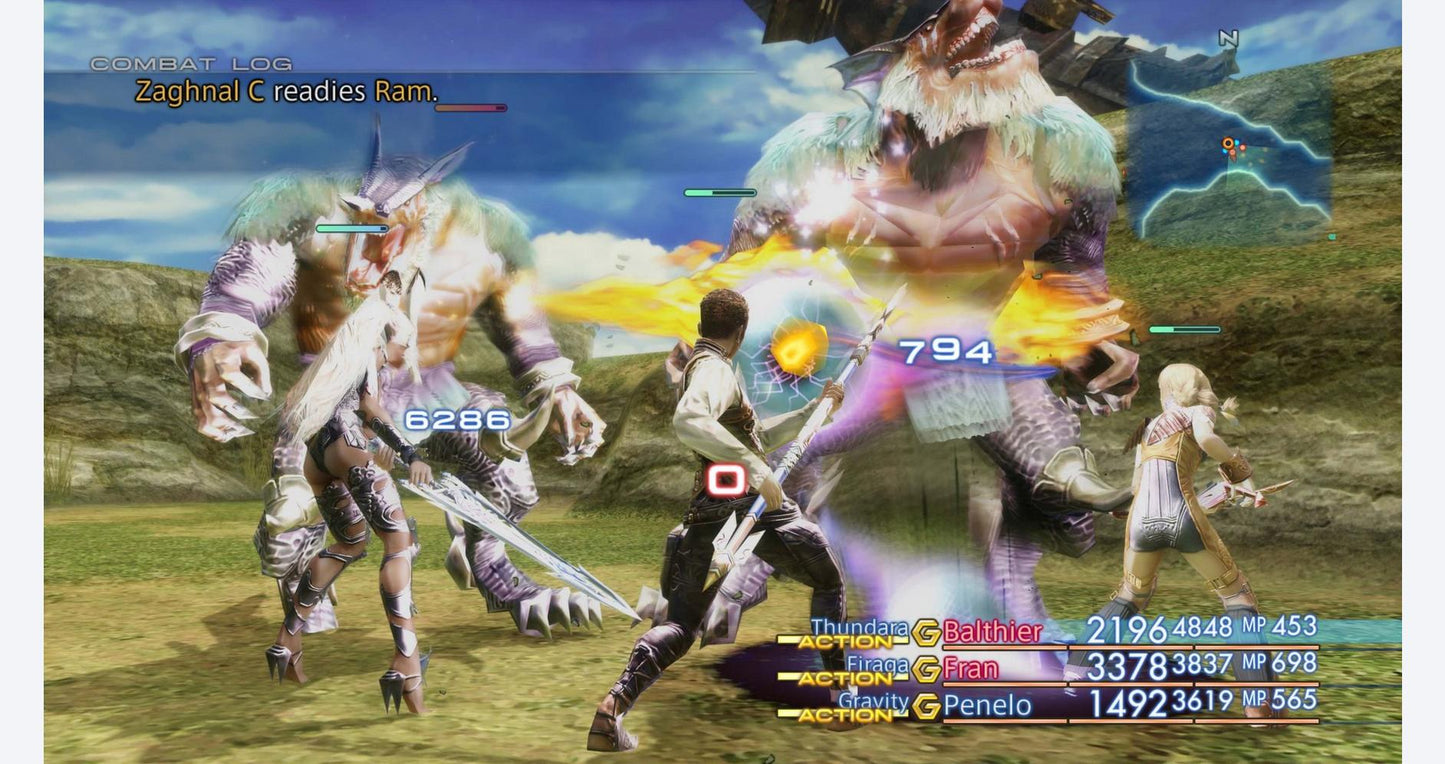Toggle Penelo's gambit G icon
The height and width of the screenshot is (764, 1445).
(x=926, y=706)
